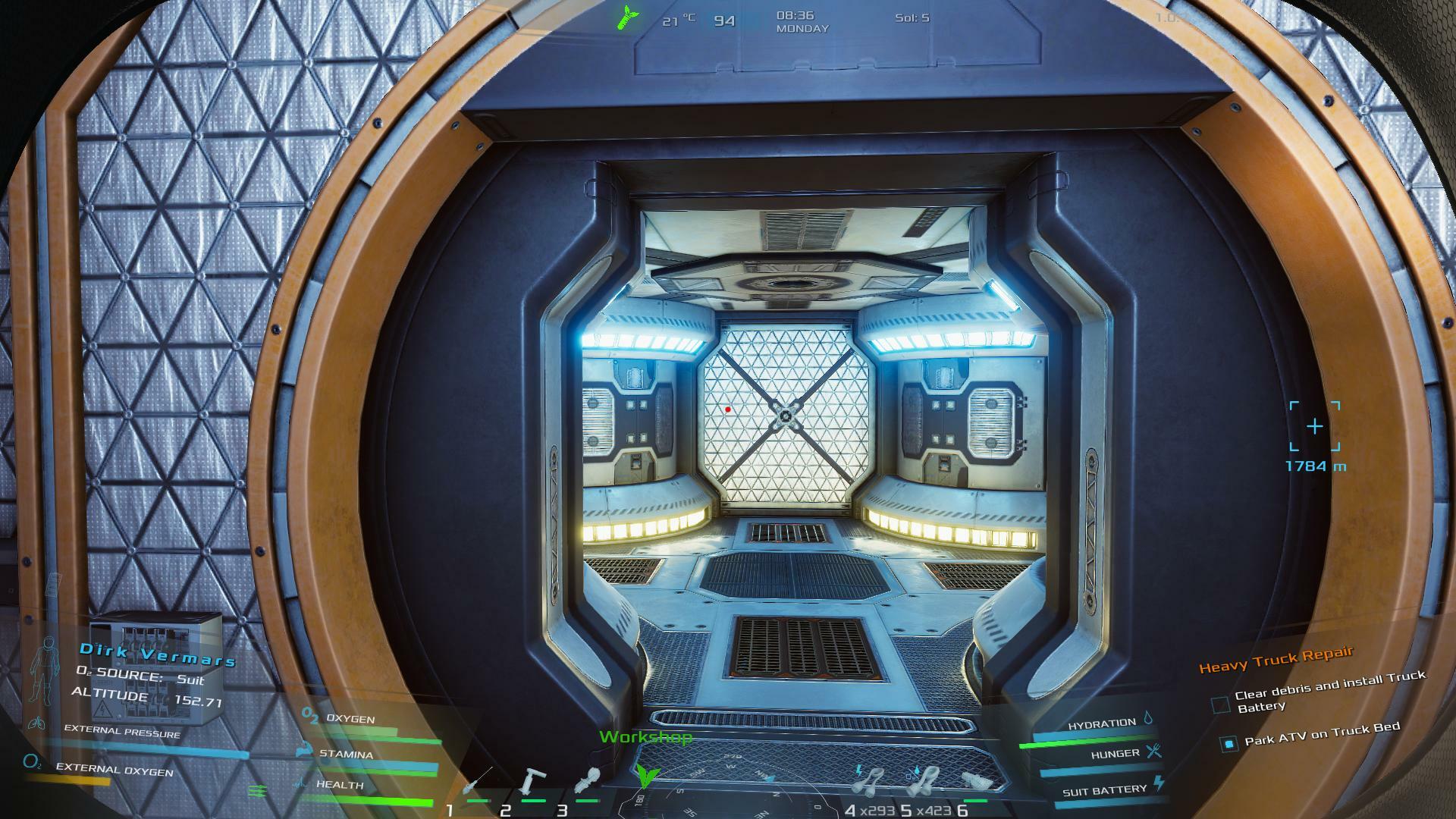Click the green wrench icon in the top bar
This screenshot has width=1456, height=819.
[x=629, y=17]
